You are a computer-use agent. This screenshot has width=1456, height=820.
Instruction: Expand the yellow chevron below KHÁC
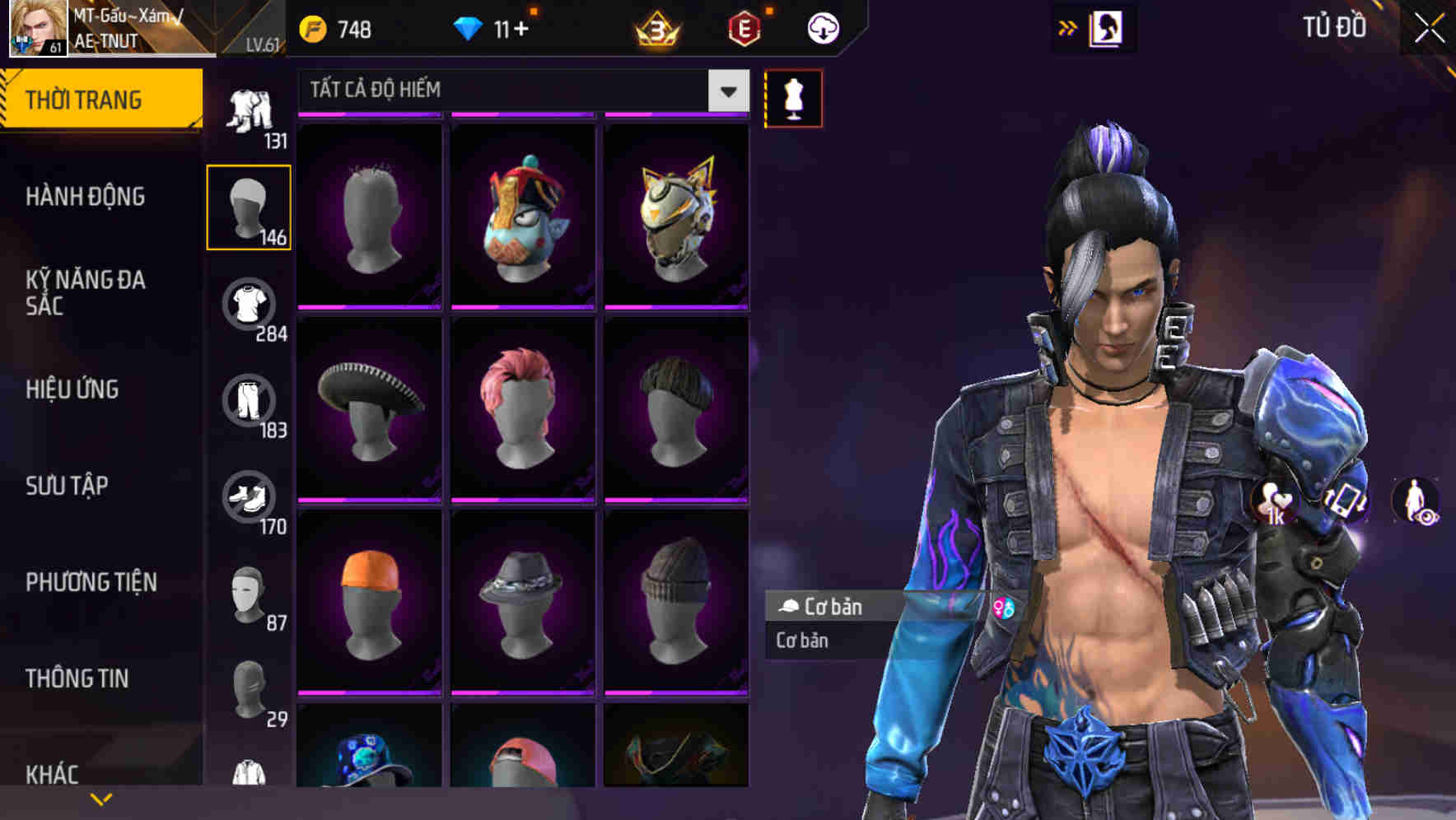pyautogui.click(x=101, y=797)
